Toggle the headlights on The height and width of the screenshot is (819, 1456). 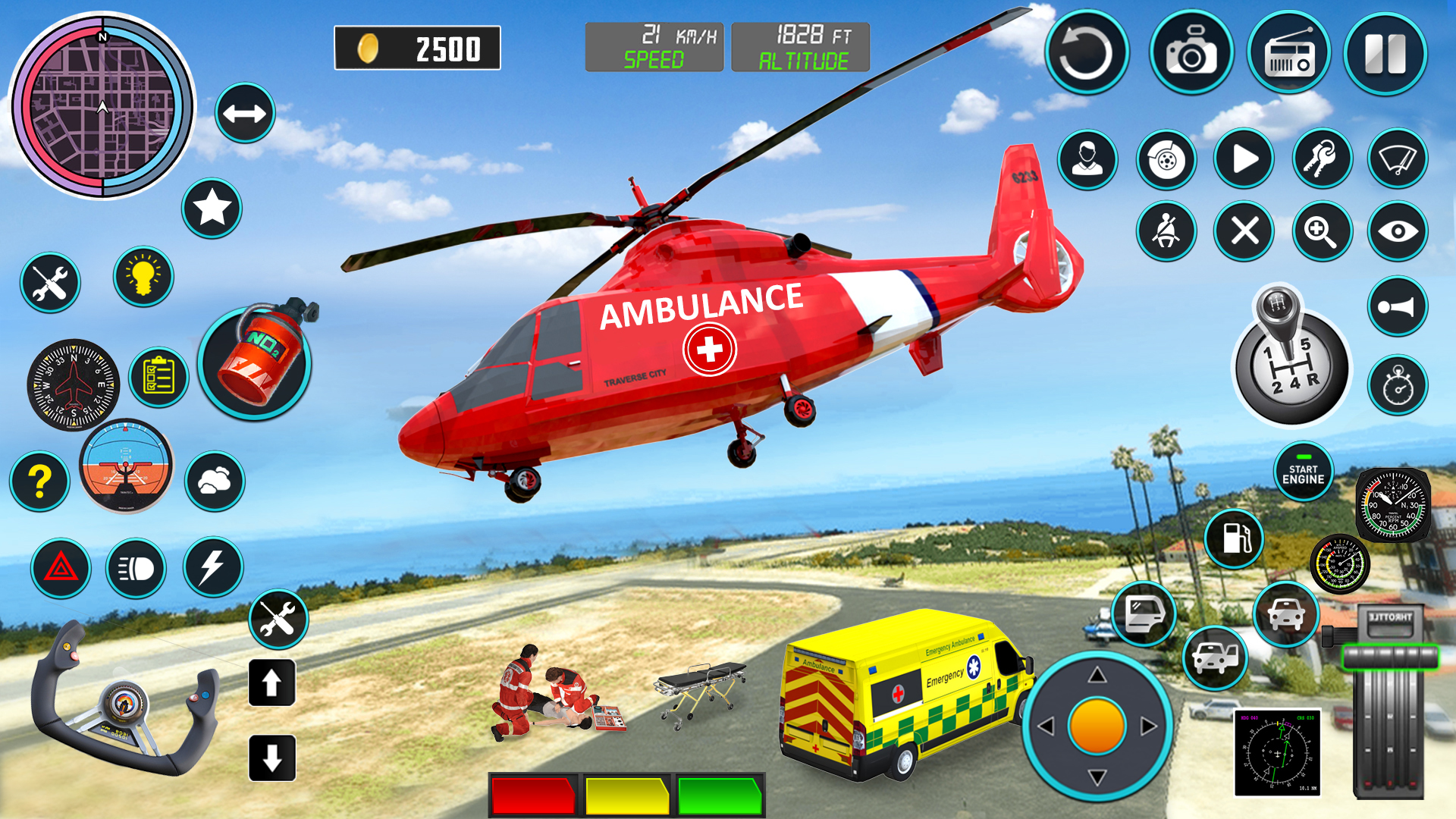pyautogui.click(x=135, y=569)
